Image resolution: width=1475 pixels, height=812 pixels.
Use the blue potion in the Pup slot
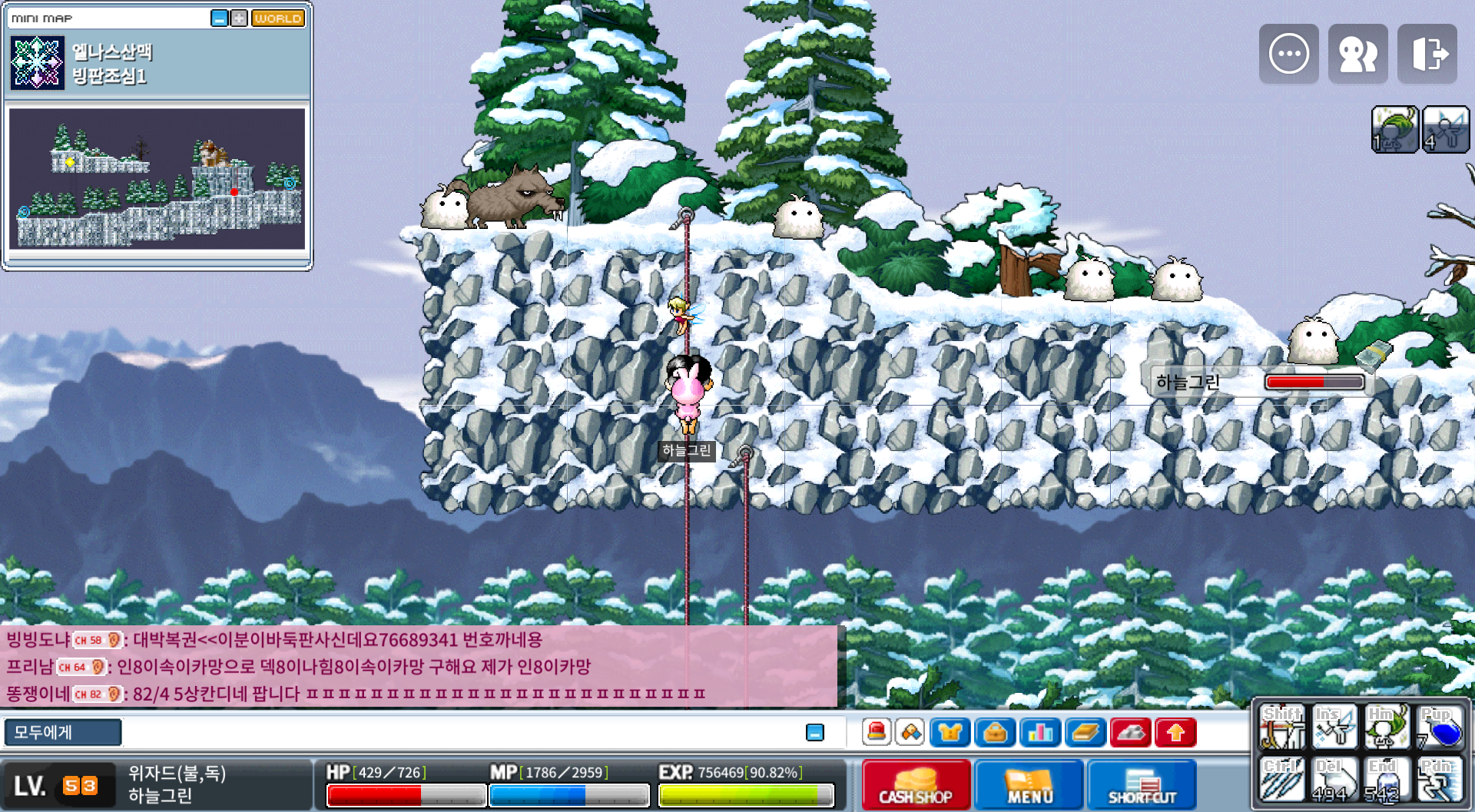[x=1440, y=727]
